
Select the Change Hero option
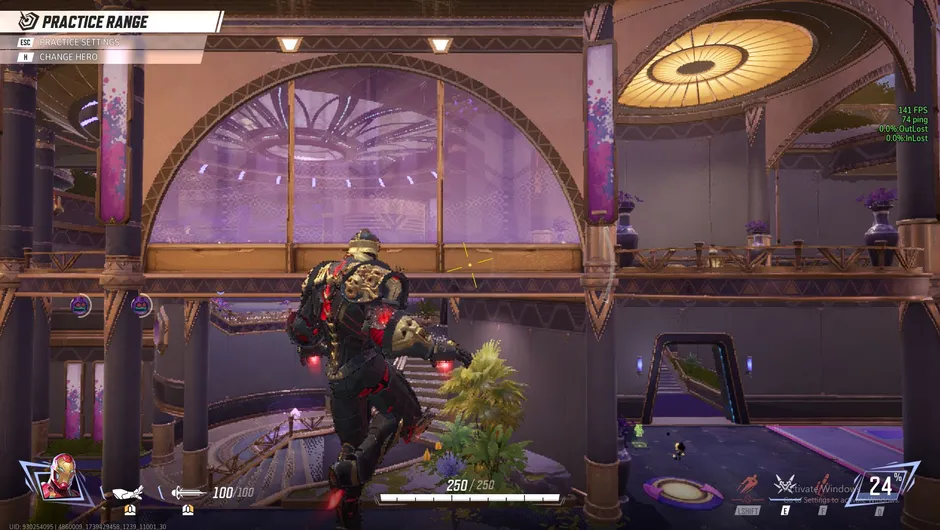[x=68, y=57]
